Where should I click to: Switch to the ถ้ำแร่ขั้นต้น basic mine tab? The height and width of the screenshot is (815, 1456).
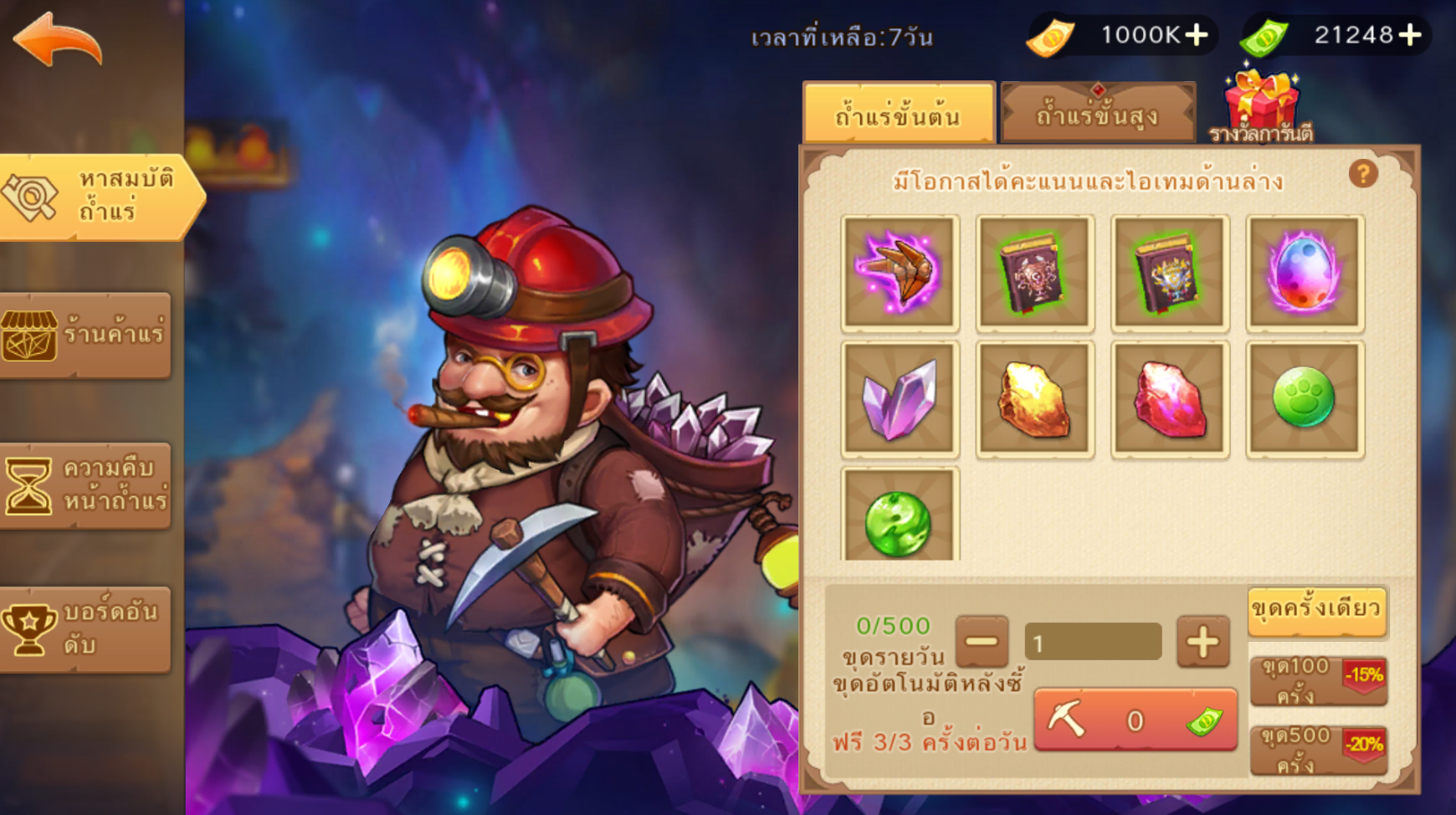pyautogui.click(x=898, y=114)
